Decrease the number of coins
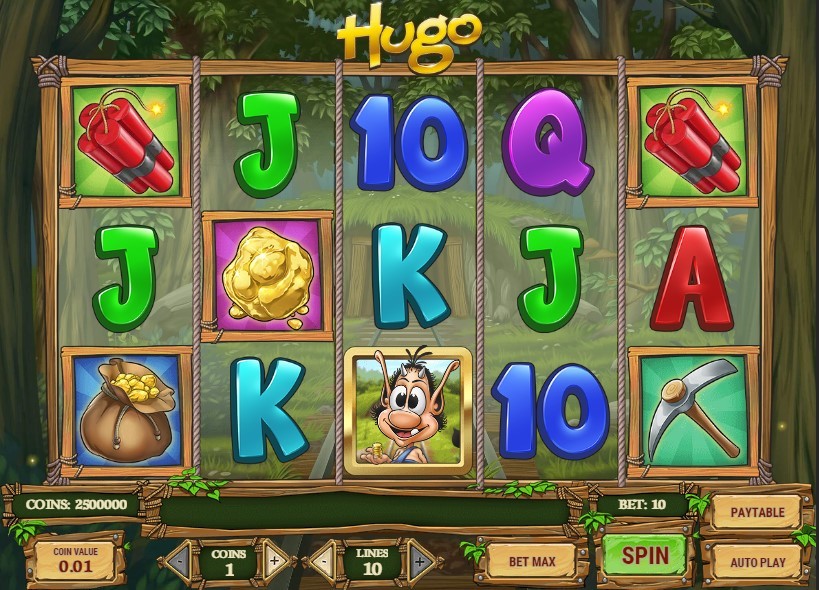This screenshot has height=590, width=819. click(x=181, y=561)
